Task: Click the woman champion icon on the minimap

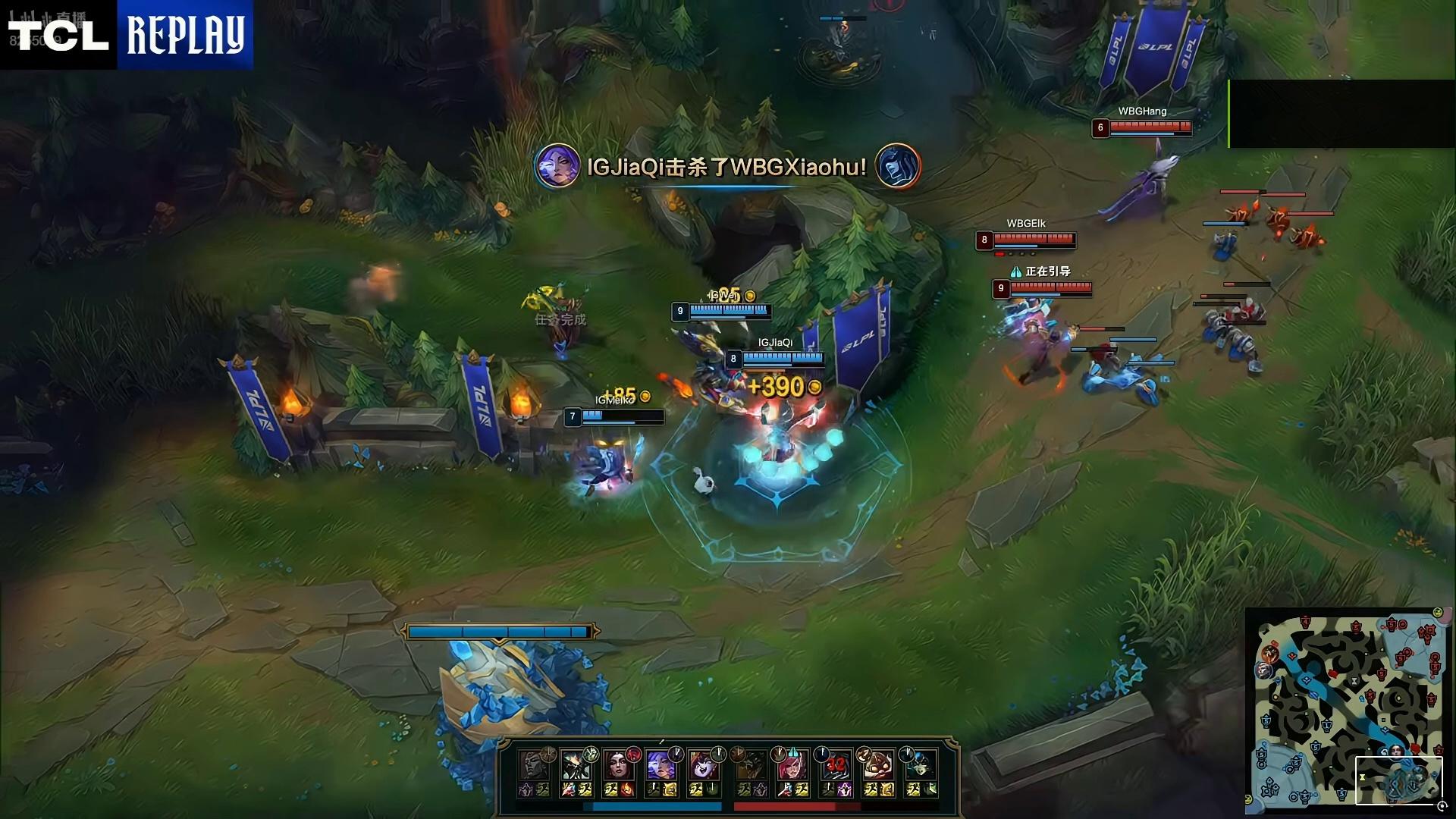Action: 1396,751
